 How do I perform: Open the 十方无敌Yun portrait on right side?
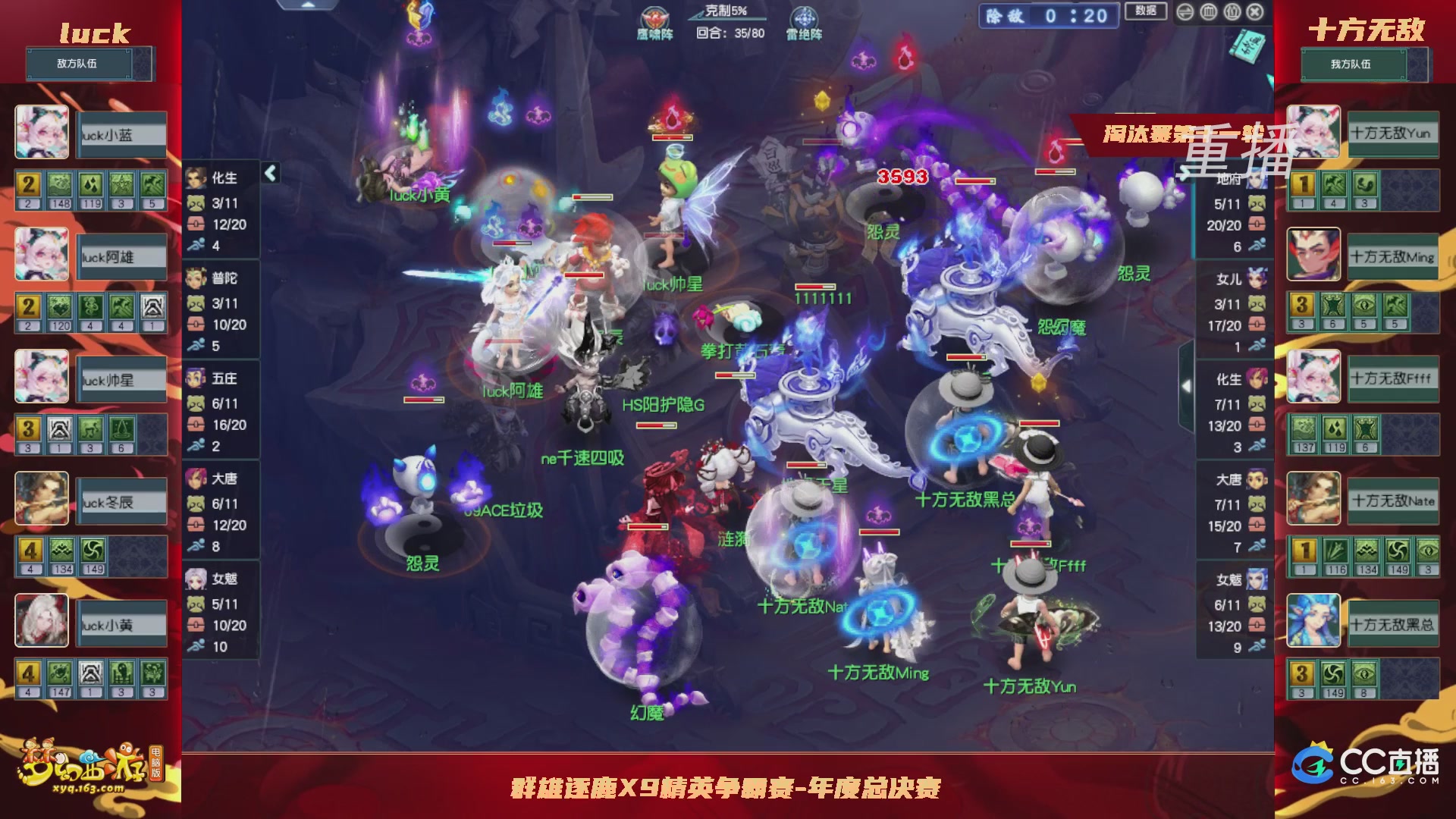(1315, 133)
